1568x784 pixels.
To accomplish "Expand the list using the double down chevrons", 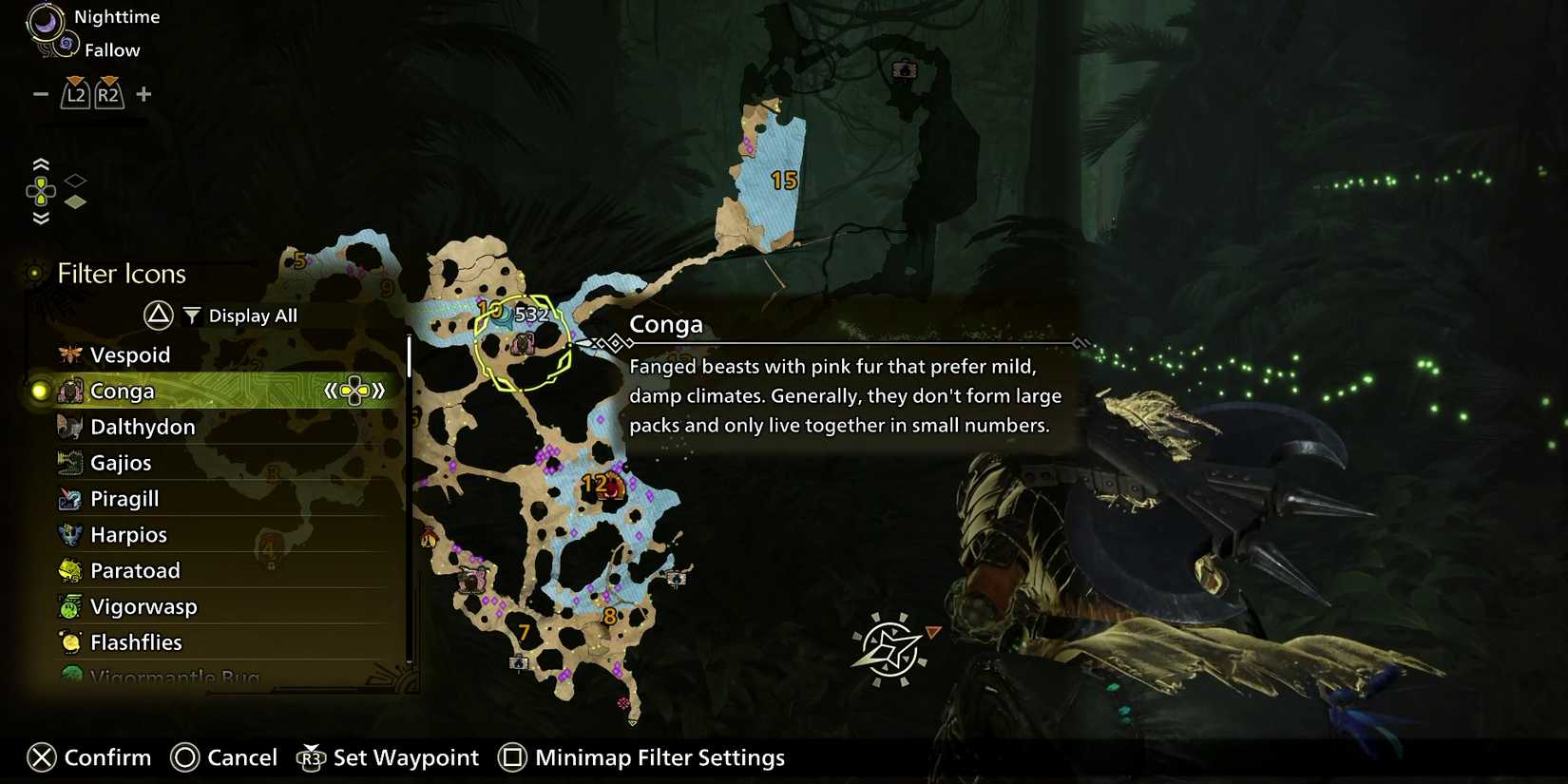I will point(41,217).
